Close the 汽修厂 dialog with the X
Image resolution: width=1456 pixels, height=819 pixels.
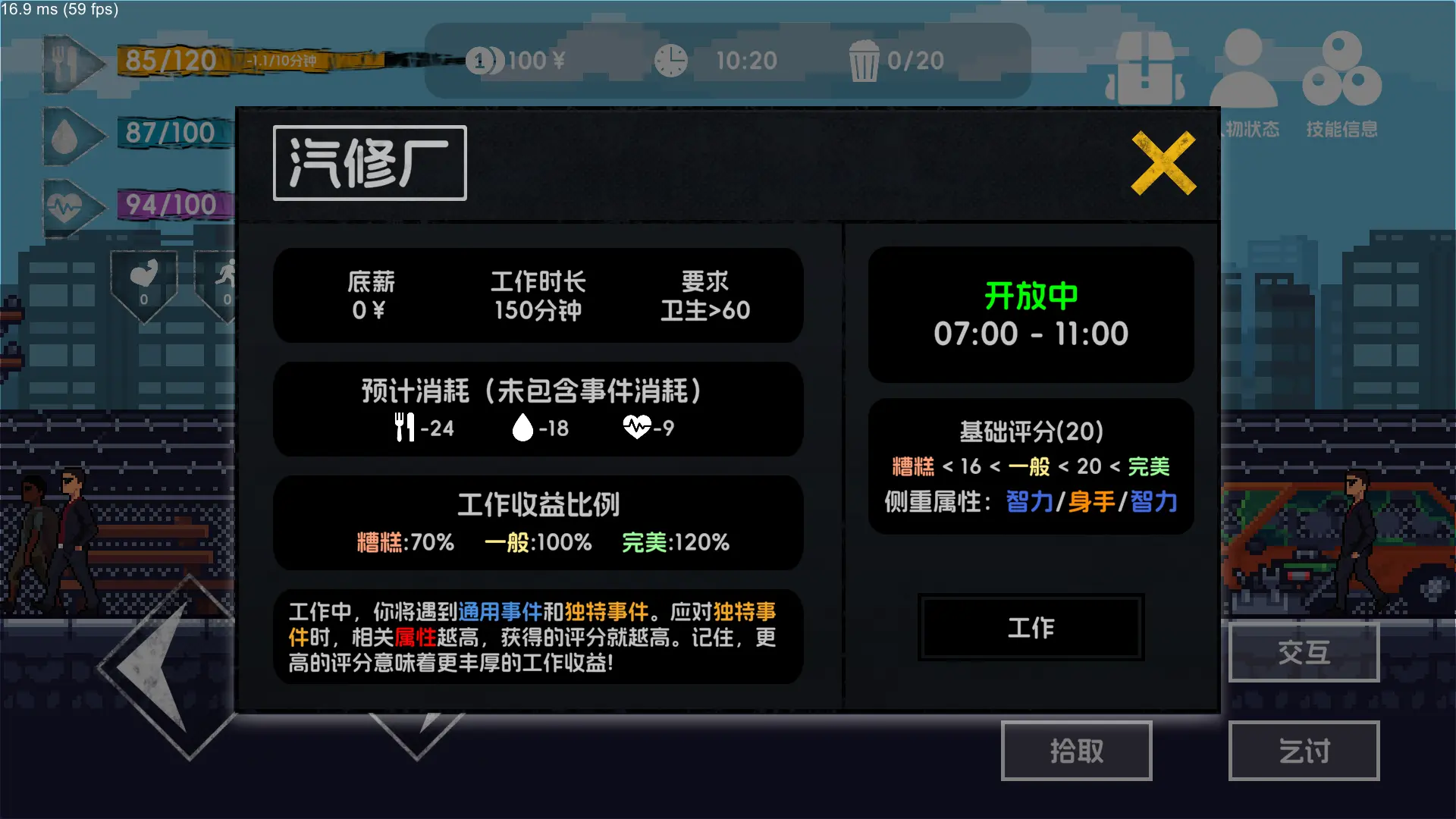click(1163, 163)
